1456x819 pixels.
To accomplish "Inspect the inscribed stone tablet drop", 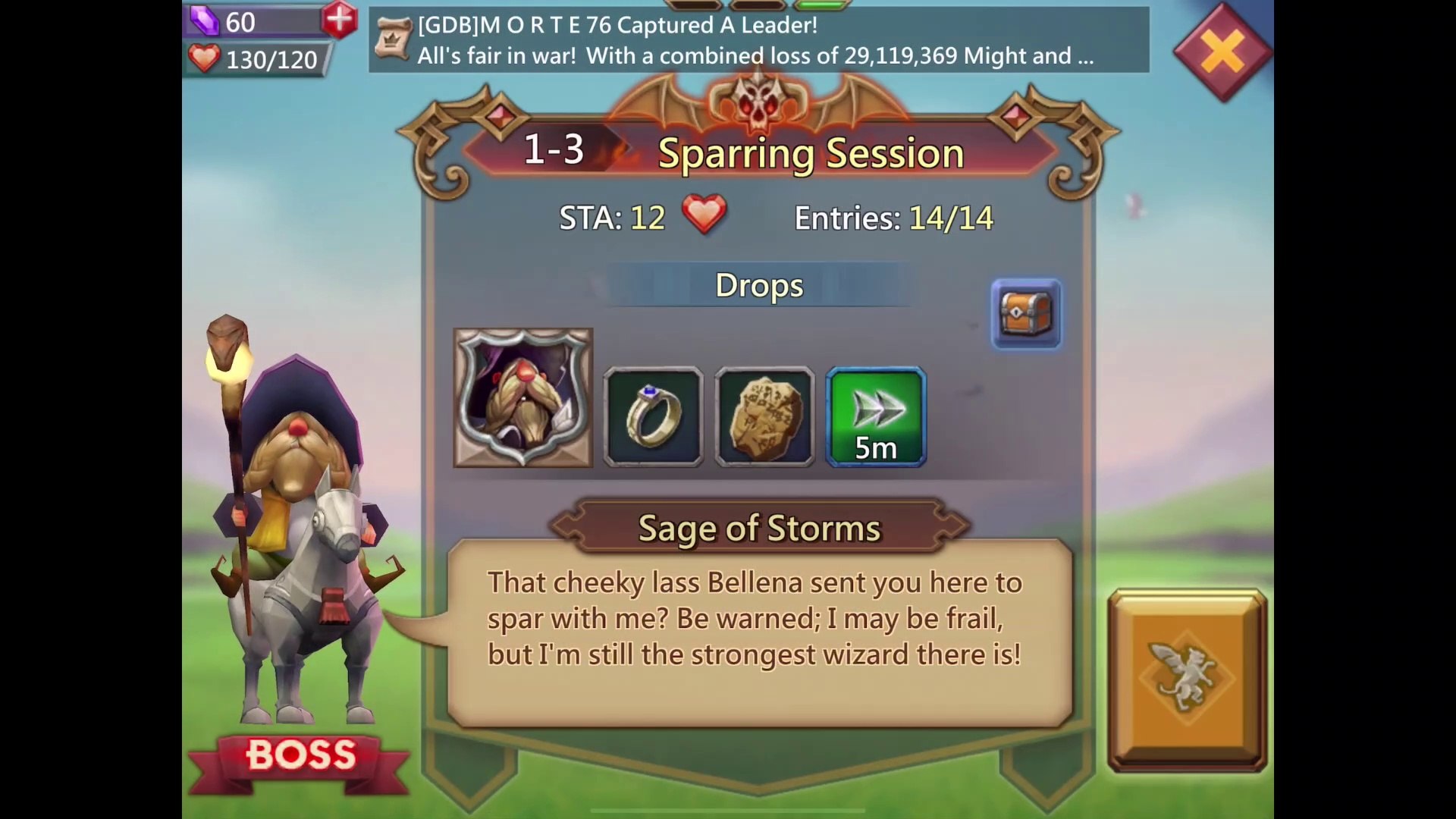I will click(x=764, y=416).
